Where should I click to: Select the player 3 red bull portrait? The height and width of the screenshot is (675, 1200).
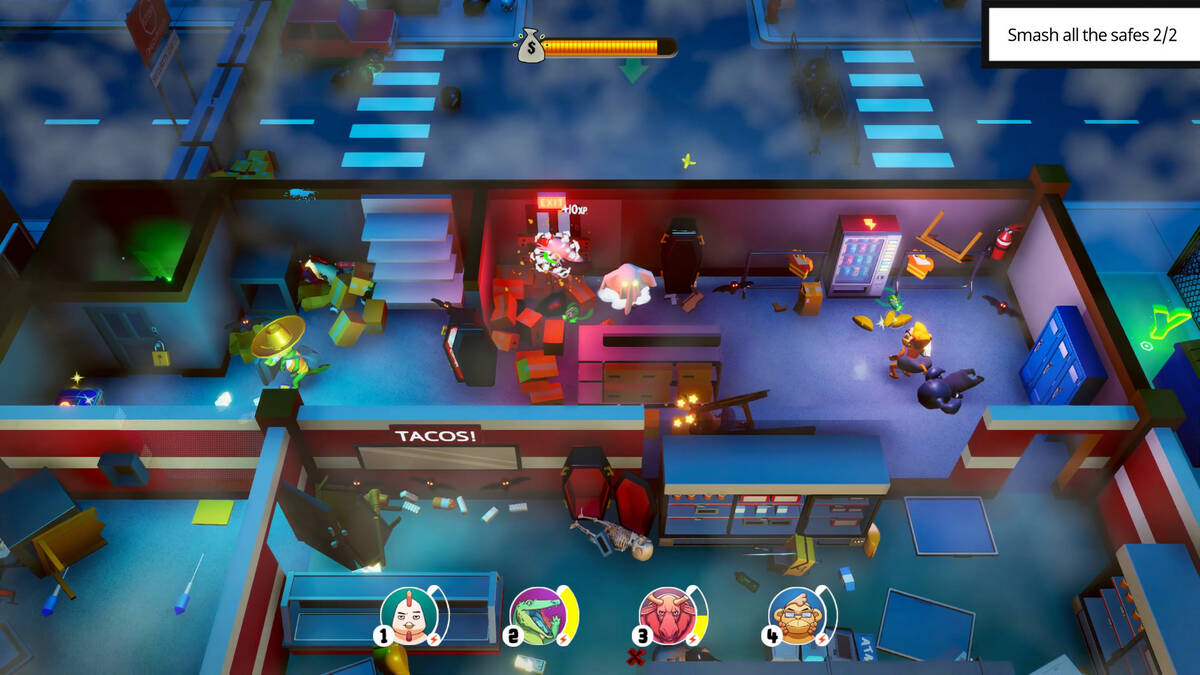click(667, 615)
